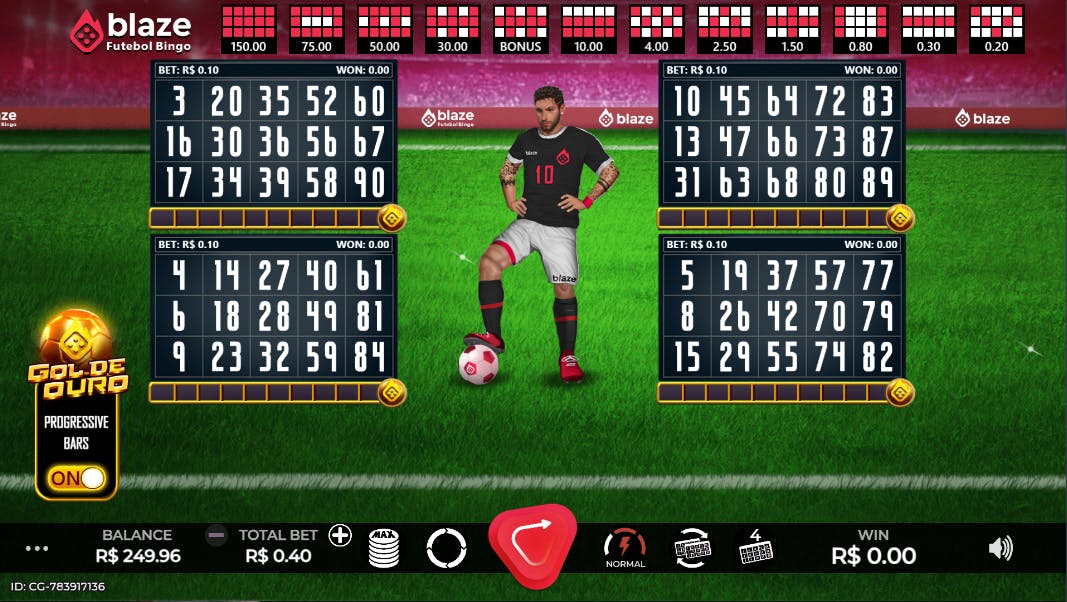Select the bingo card starting with number 4
This screenshot has height=602, width=1067.
[273, 316]
